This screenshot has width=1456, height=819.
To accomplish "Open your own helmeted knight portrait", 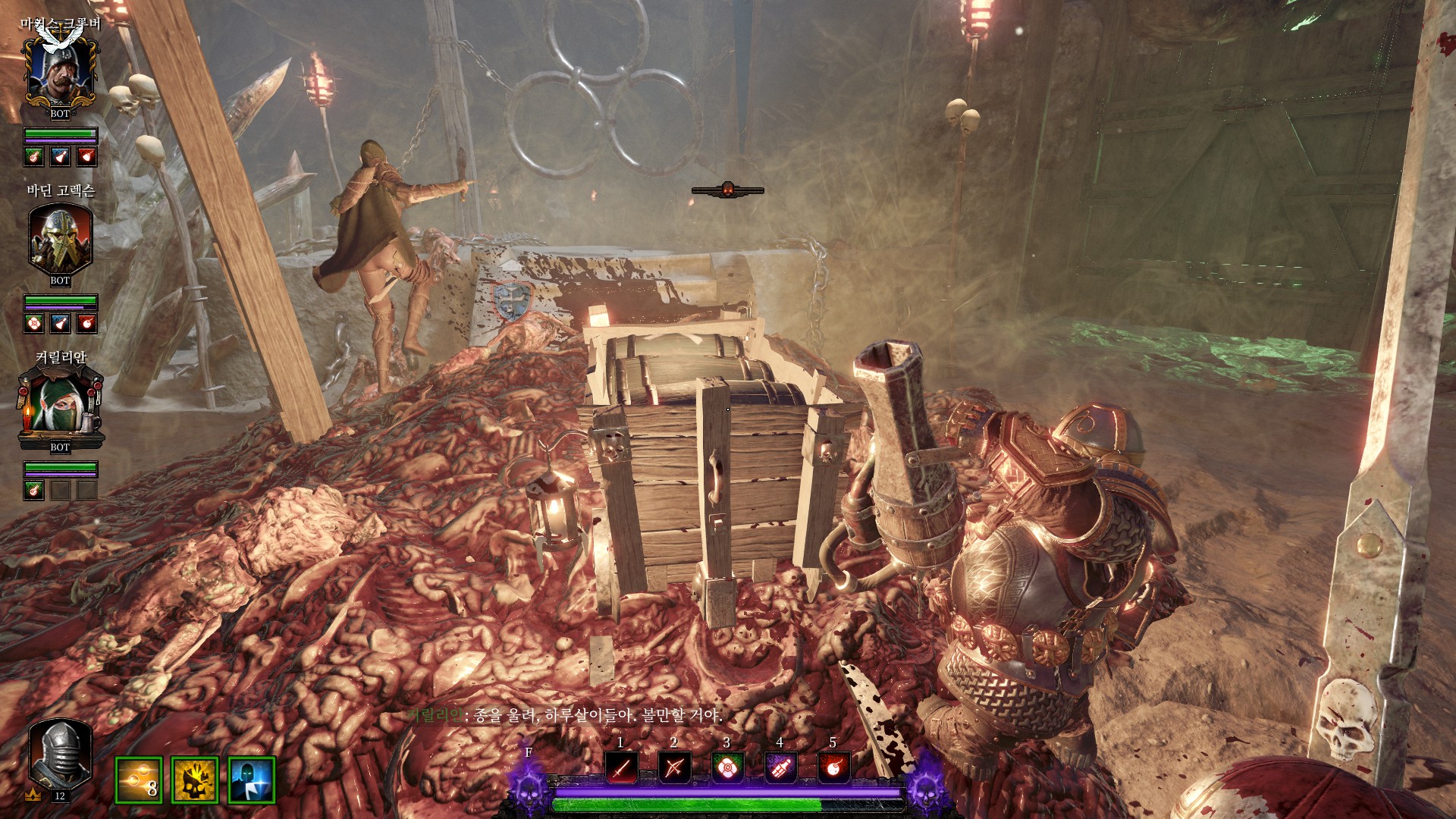I will coord(60,755).
